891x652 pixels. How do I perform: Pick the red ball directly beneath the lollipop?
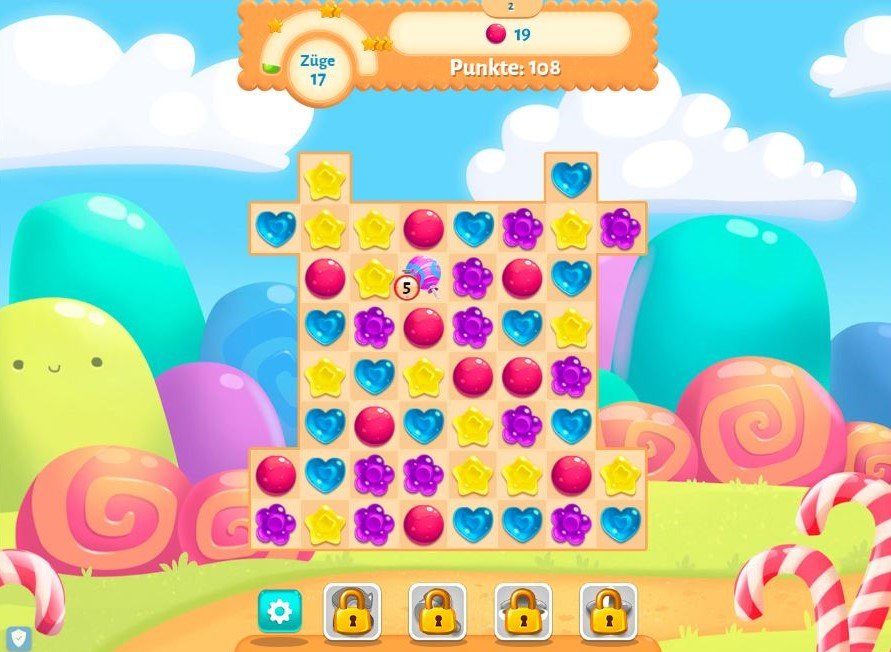(423, 327)
